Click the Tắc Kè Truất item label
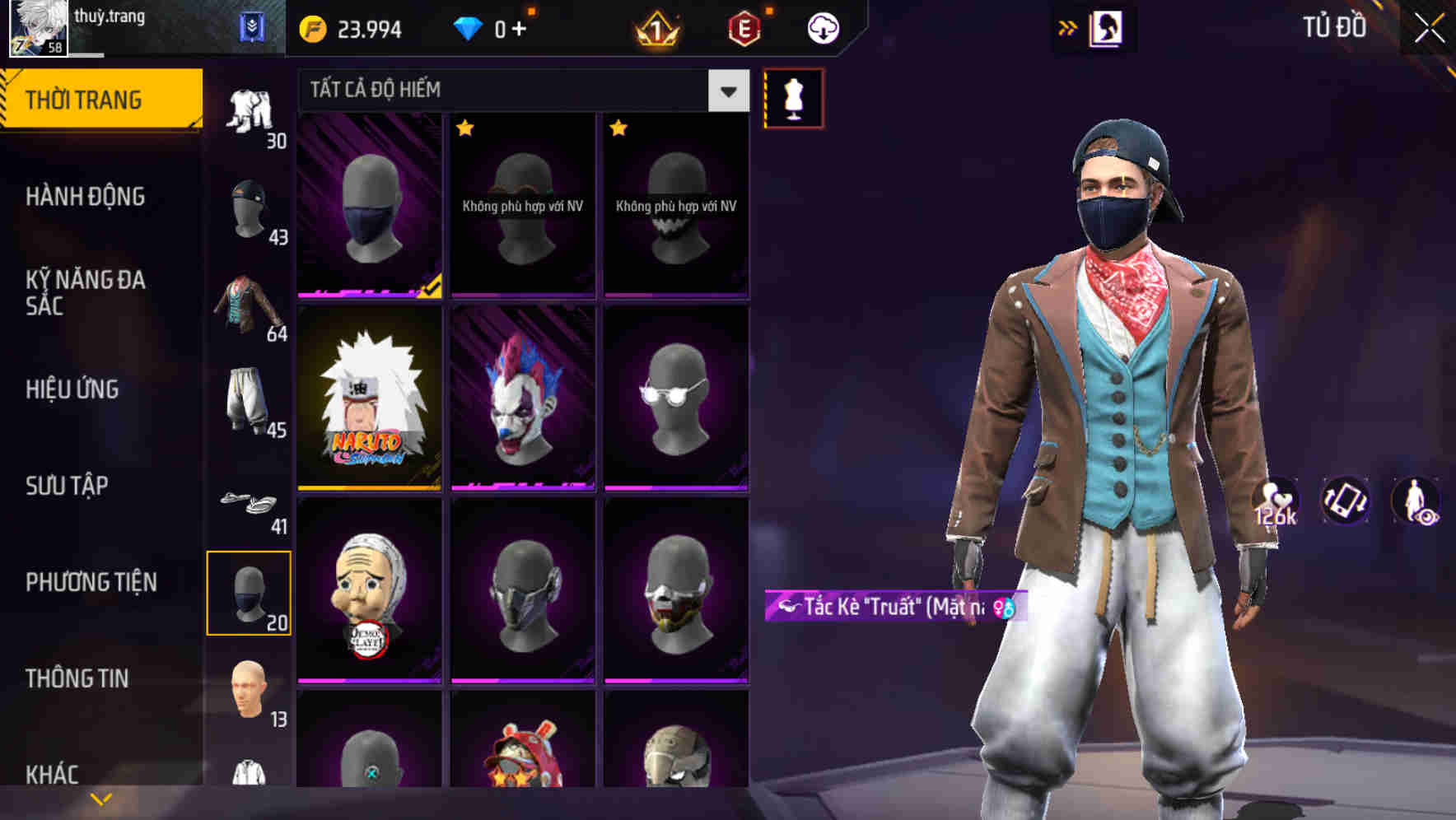The width and height of the screenshot is (1456, 820). [x=889, y=608]
